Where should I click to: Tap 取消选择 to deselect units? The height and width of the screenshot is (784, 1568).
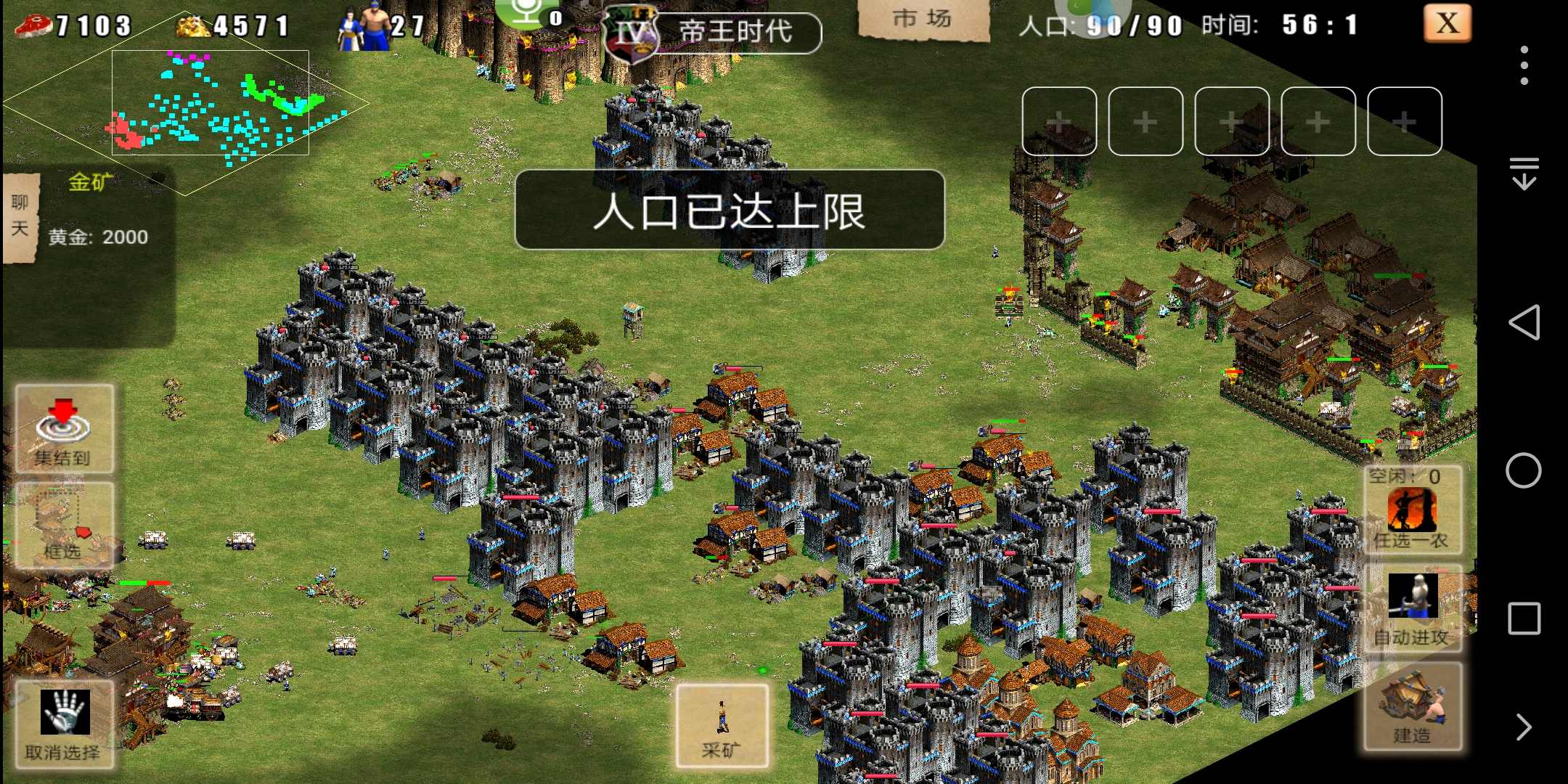click(x=64, y=723)
